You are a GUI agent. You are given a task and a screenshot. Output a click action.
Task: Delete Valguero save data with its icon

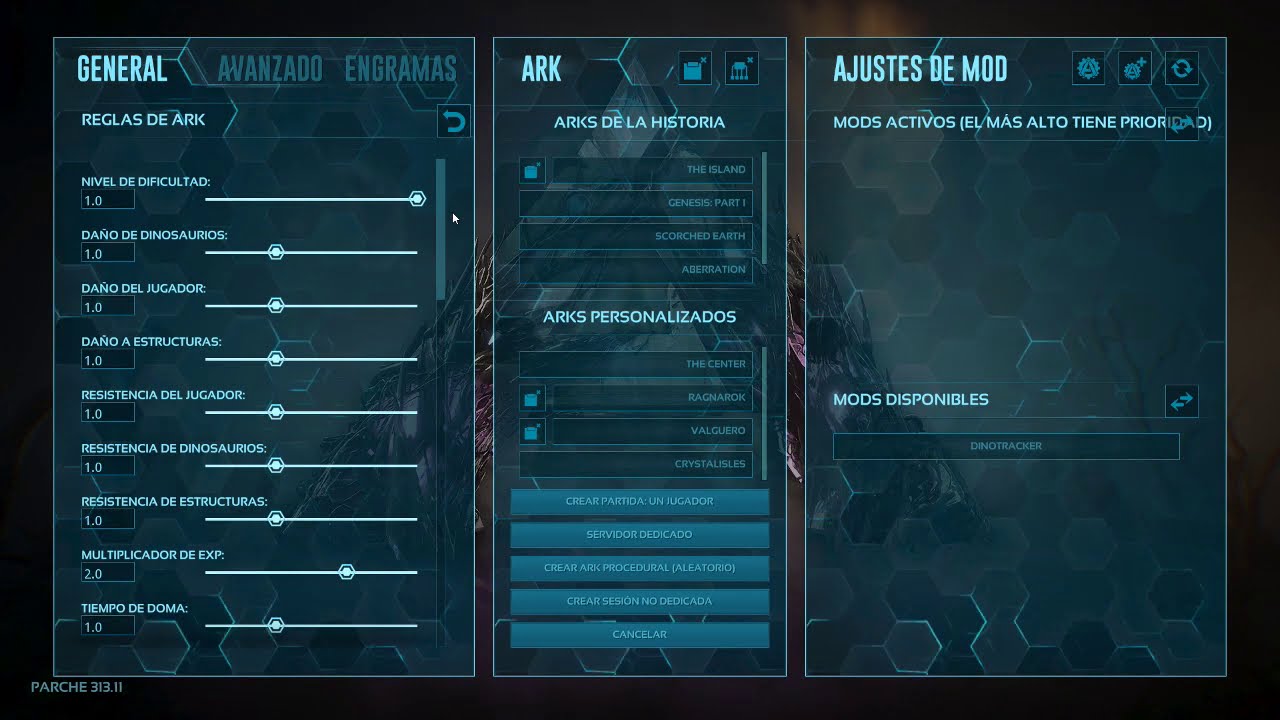(531, 431)
